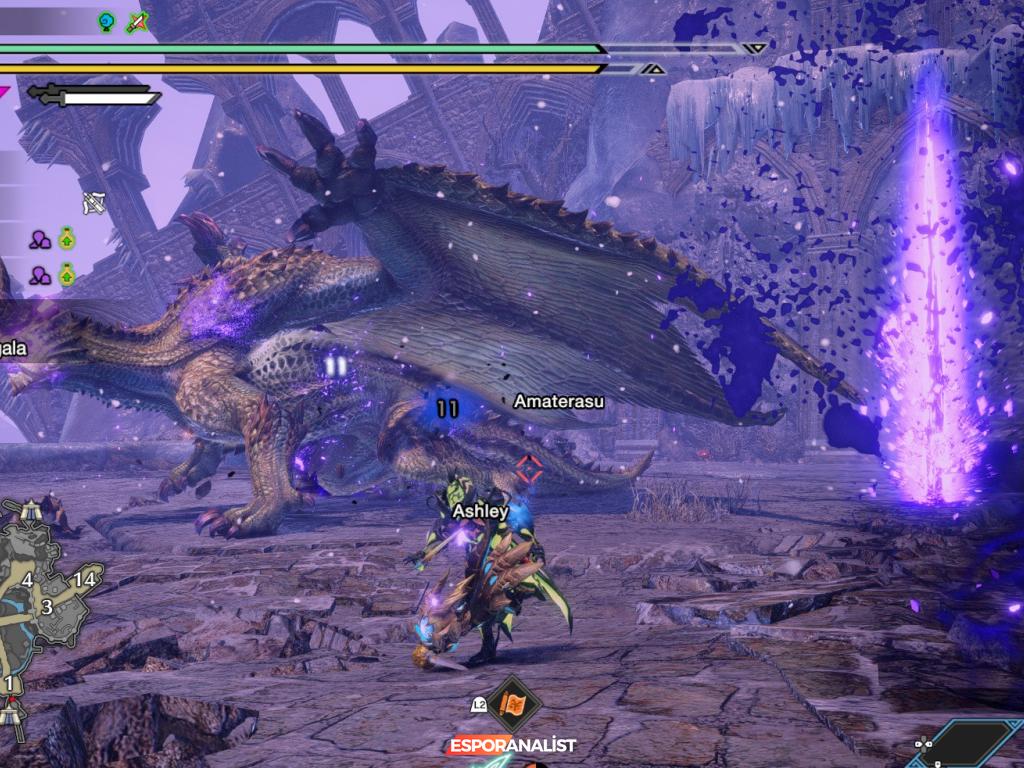Screen dimensions: 1024x768
Task: Click the lower camp tent marker on minimap
Action: pos(12,714)
